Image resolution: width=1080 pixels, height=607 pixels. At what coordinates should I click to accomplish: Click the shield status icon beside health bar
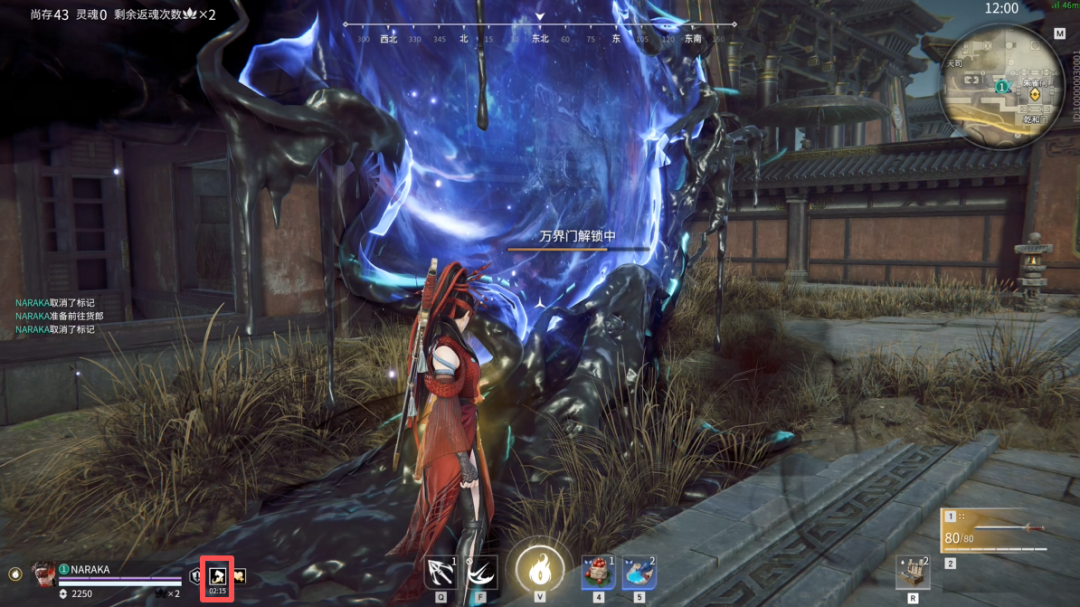(x=196, y=577)
